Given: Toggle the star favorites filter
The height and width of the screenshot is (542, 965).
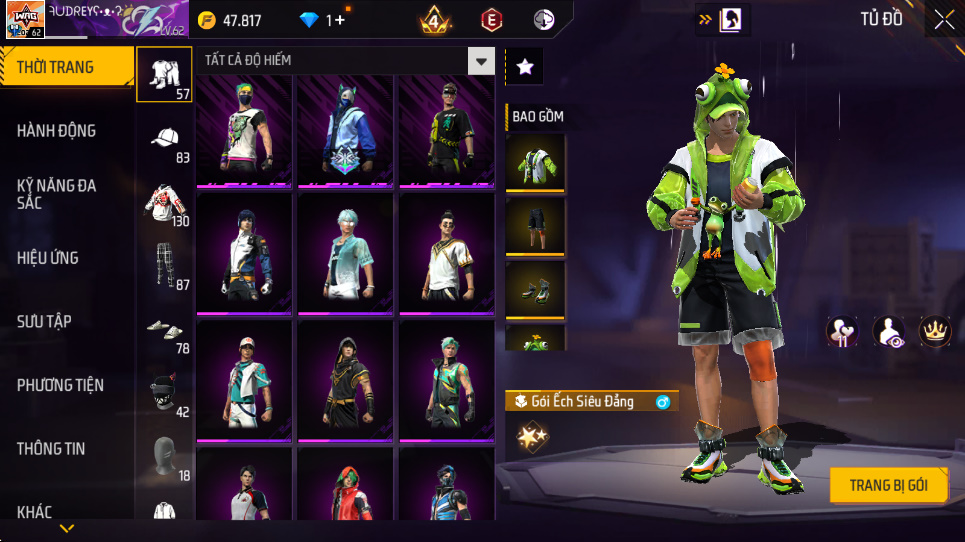Looking at the screenshot, I should click(525, 67).
